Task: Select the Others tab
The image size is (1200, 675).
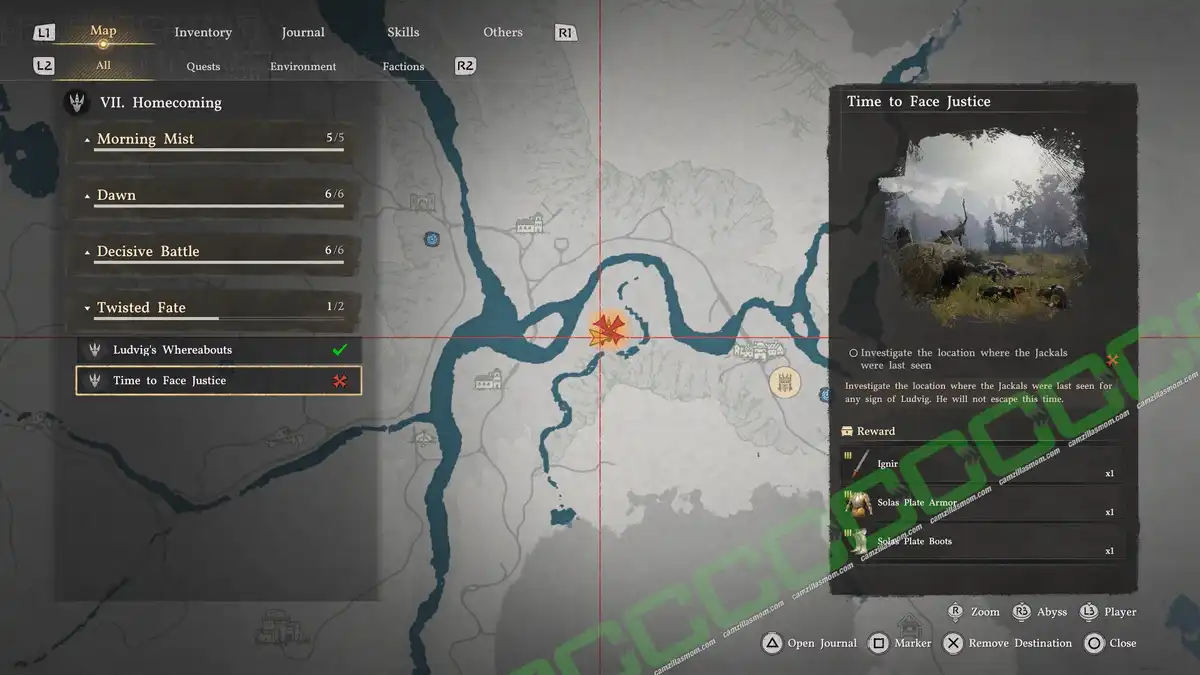Action: [x=503, y=32]
